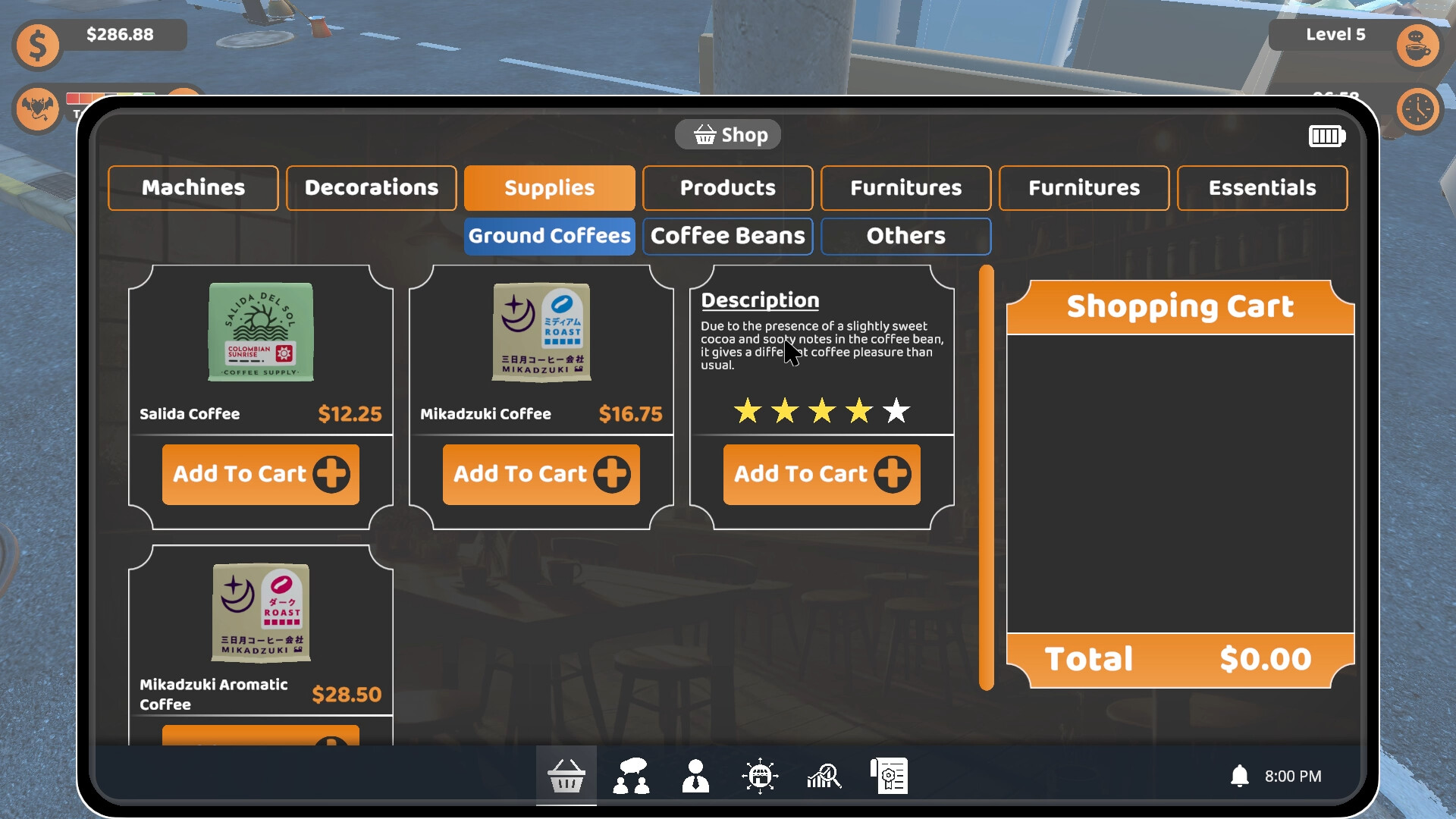
Task: Switch to the Coffee Beans category
Action: [727, 236]
